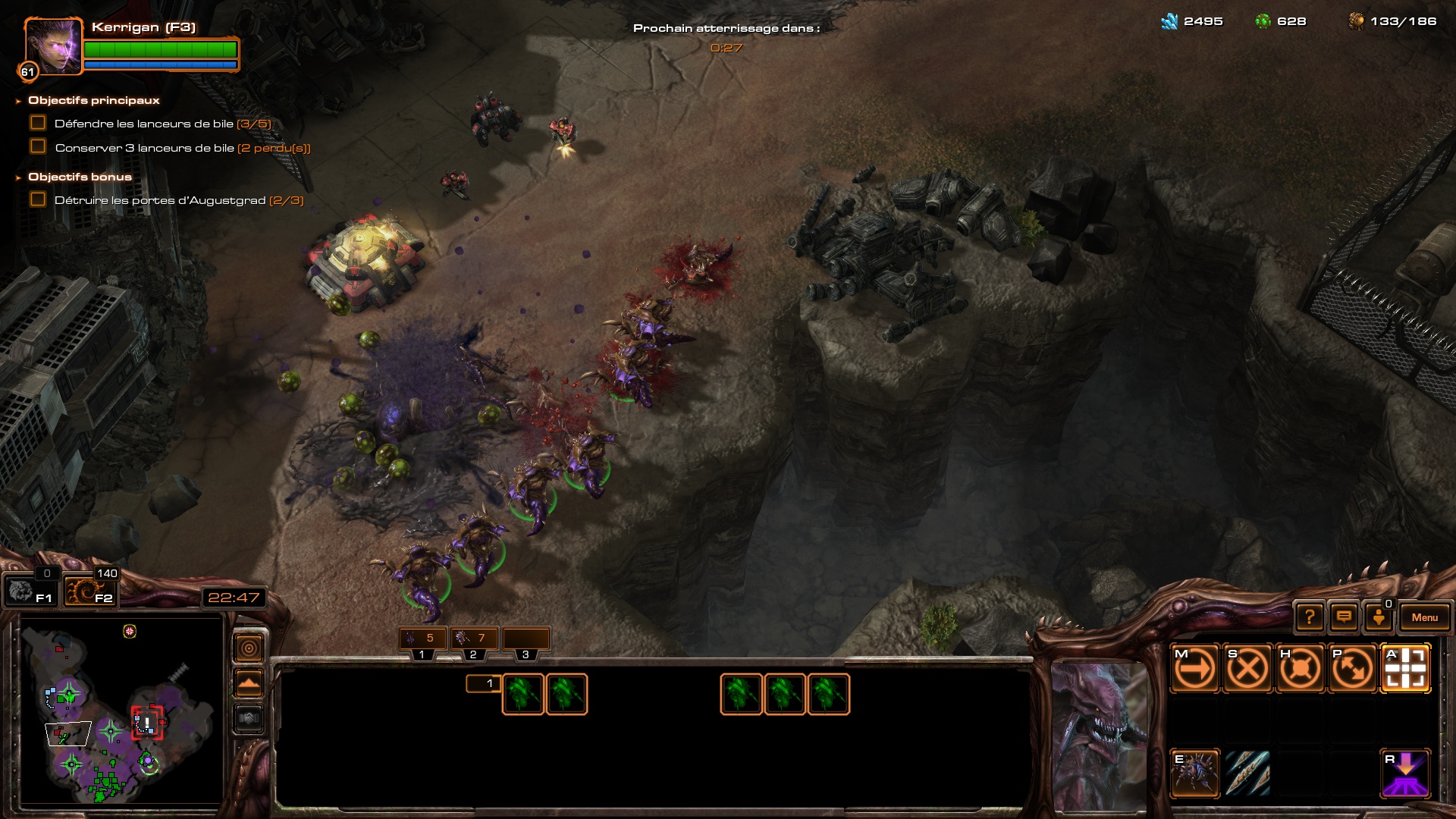Activate the Stop command button
This screenshot has width=1456, height=819.
(1247, 669)
